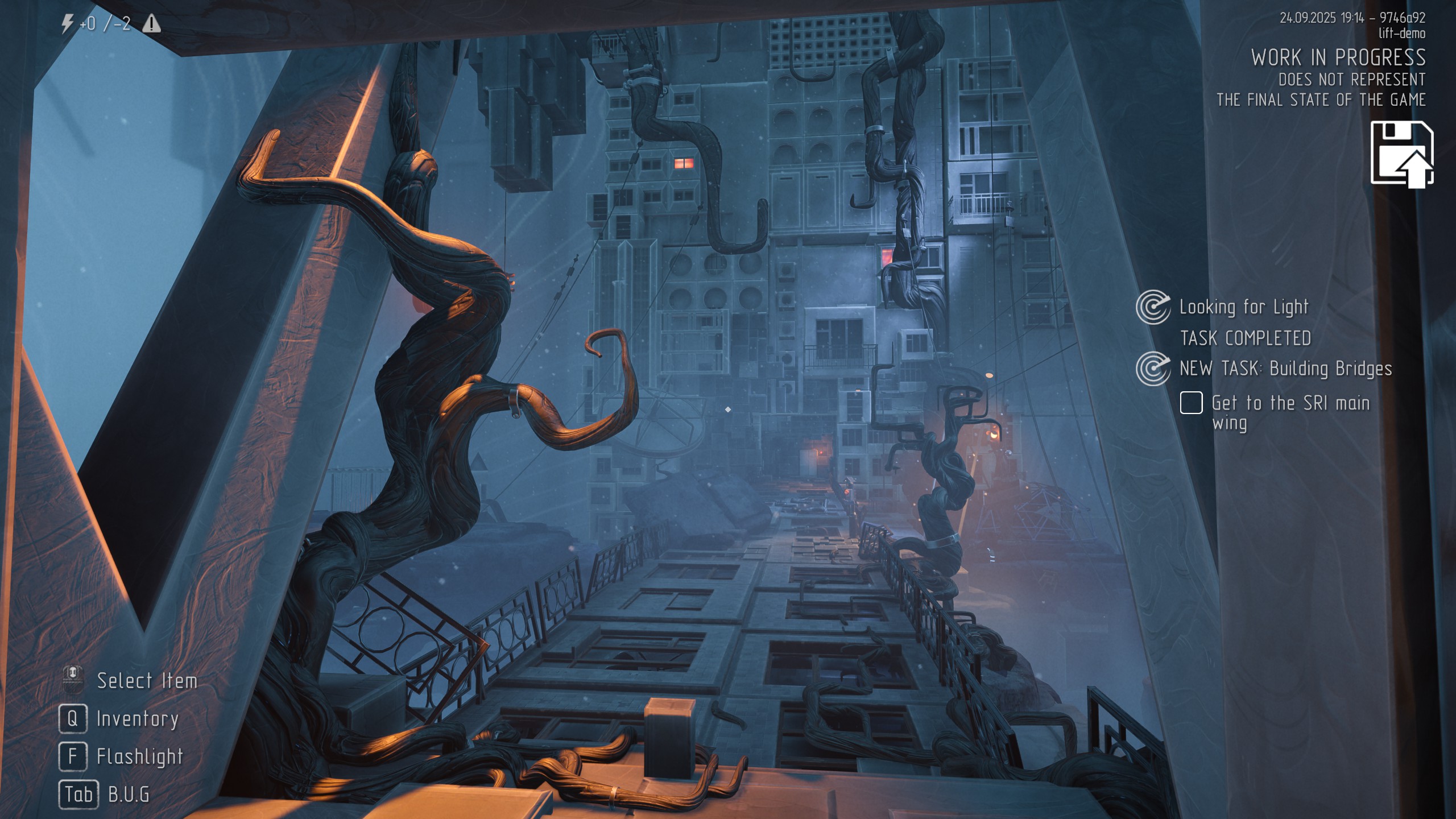Toggle the B.U.G prompt
Screen dimensions: 1456x819
(128, 795)
